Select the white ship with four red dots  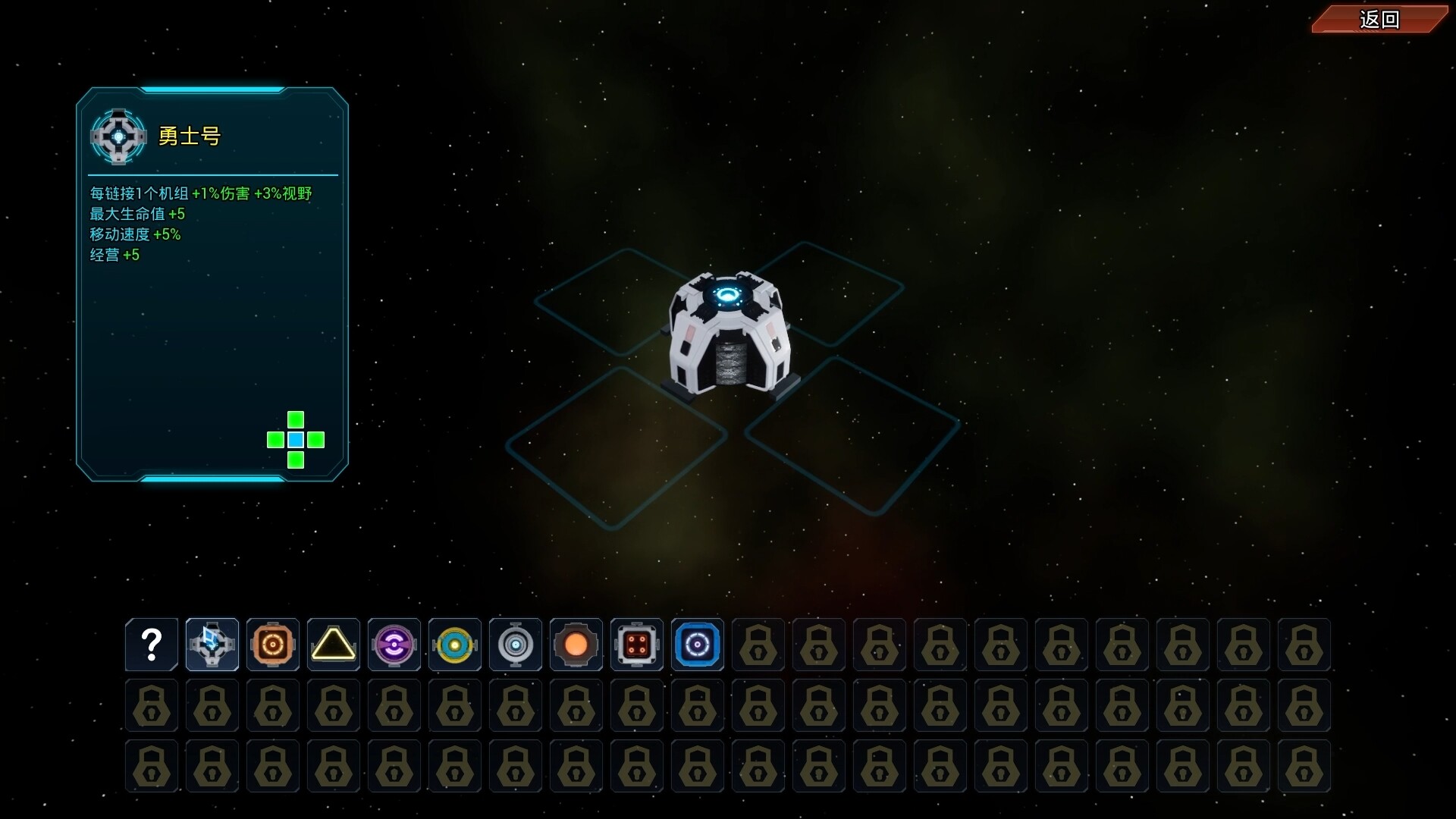(x=637, y=645)
